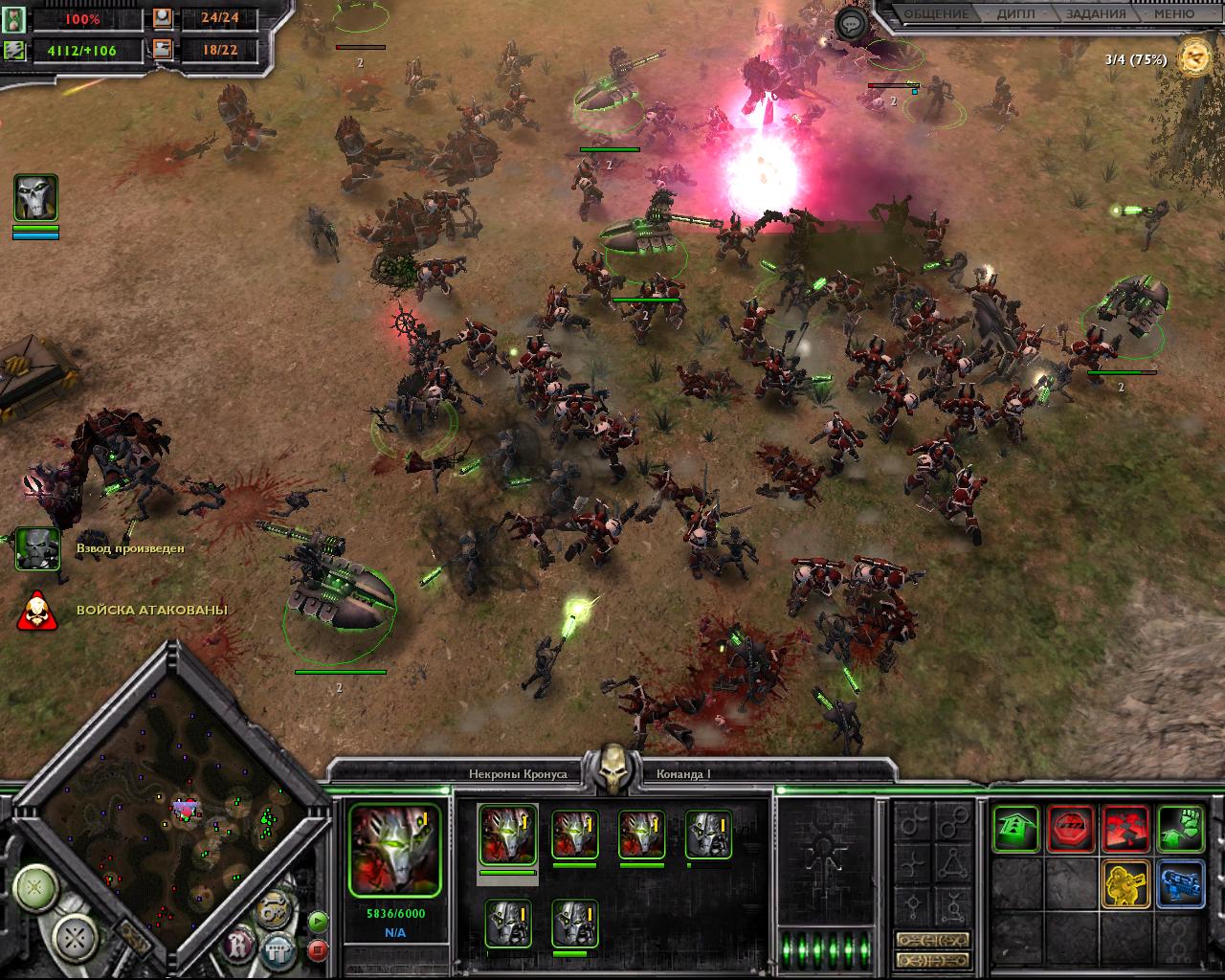Image resolution: width=1225 pixels, height=980 pixels.
Task: Activate the red arrows attack-move command
Action: point(1125,829)
